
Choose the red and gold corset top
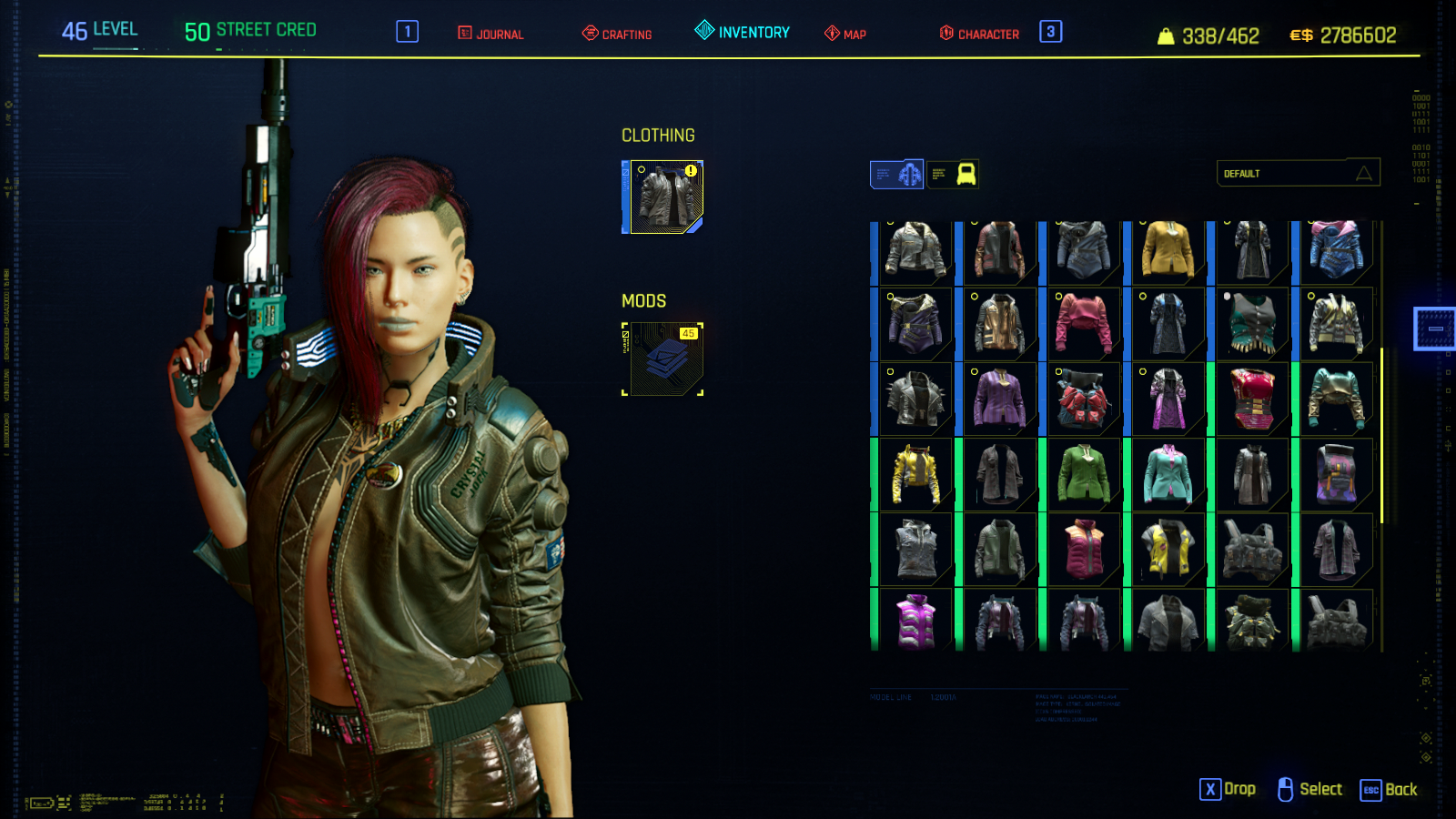click(1252, 399)
